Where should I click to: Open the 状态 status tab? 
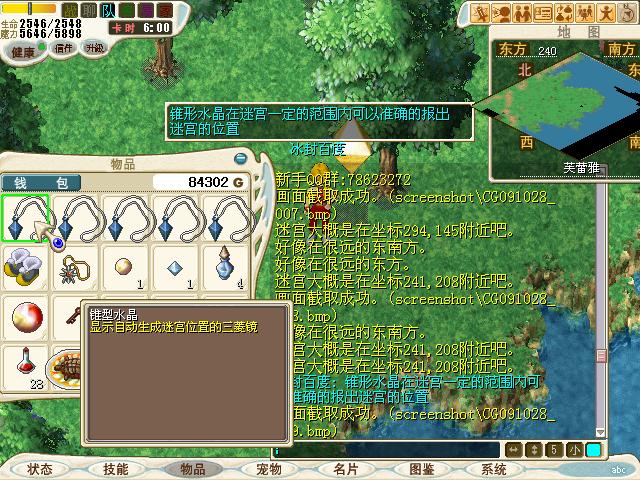[x=41, y=469]
